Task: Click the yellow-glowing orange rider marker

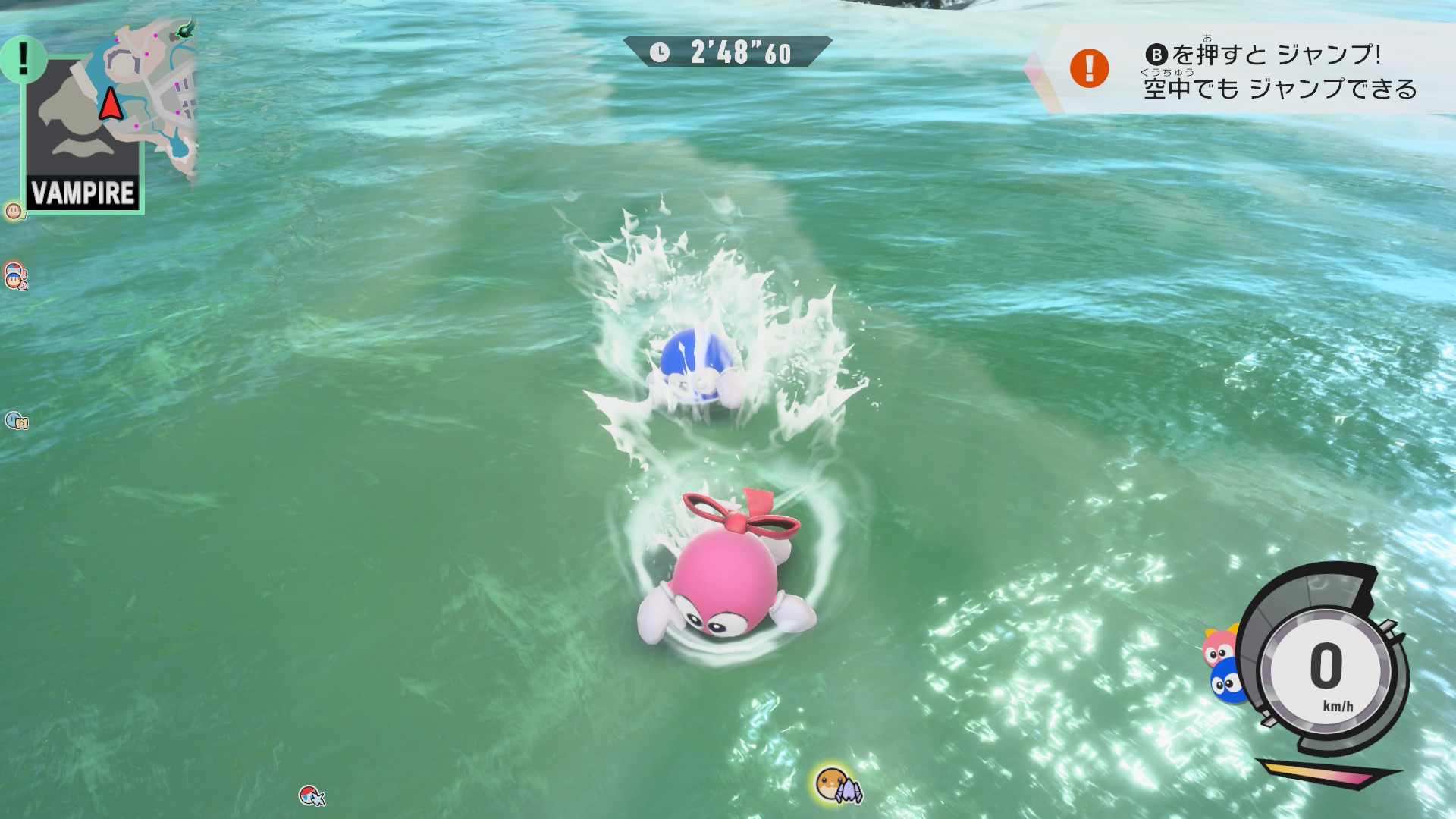Action: click(836, 784)
